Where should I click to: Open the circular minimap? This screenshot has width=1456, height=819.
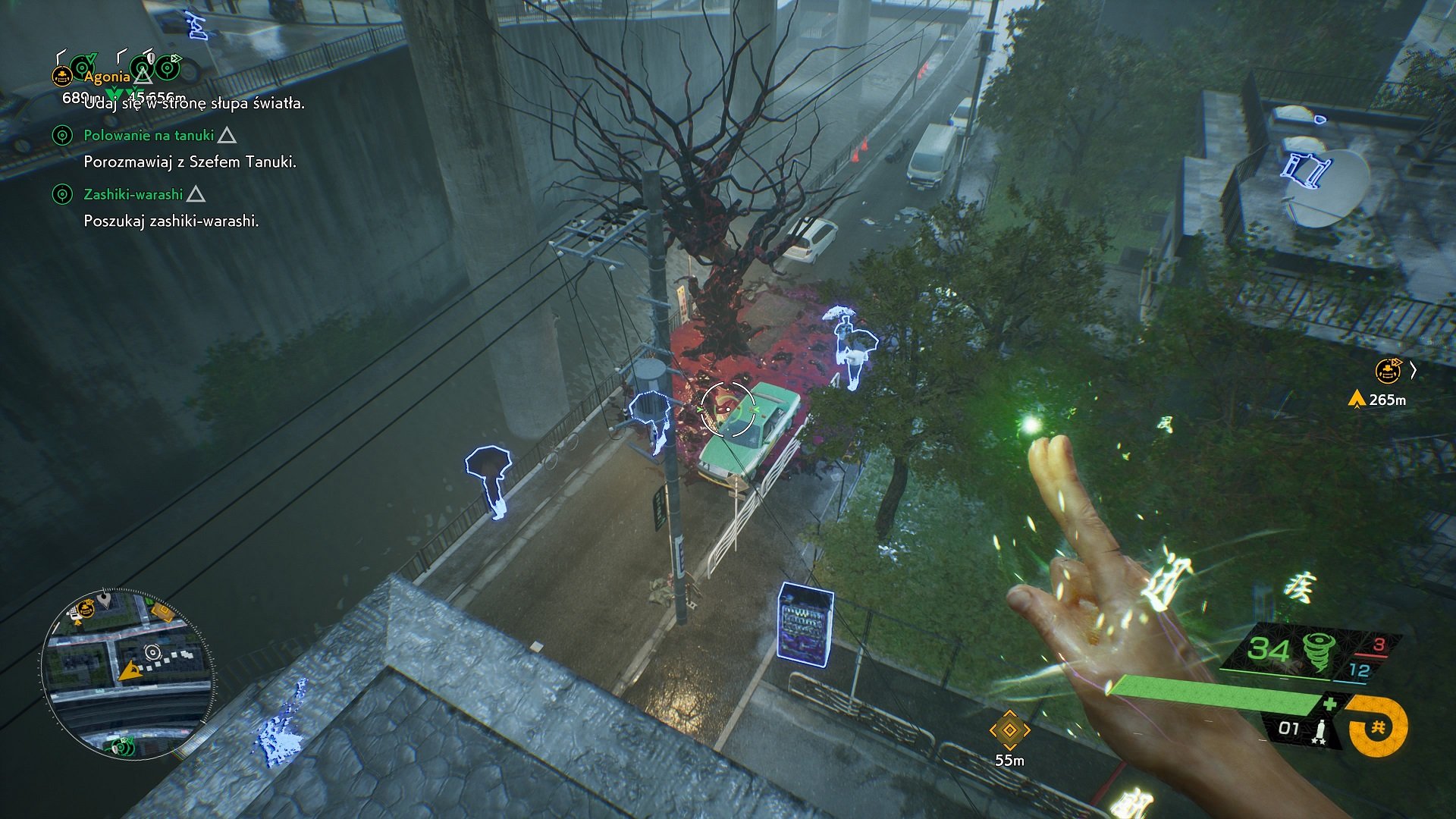pyautogui.click(x=127, y=674)
